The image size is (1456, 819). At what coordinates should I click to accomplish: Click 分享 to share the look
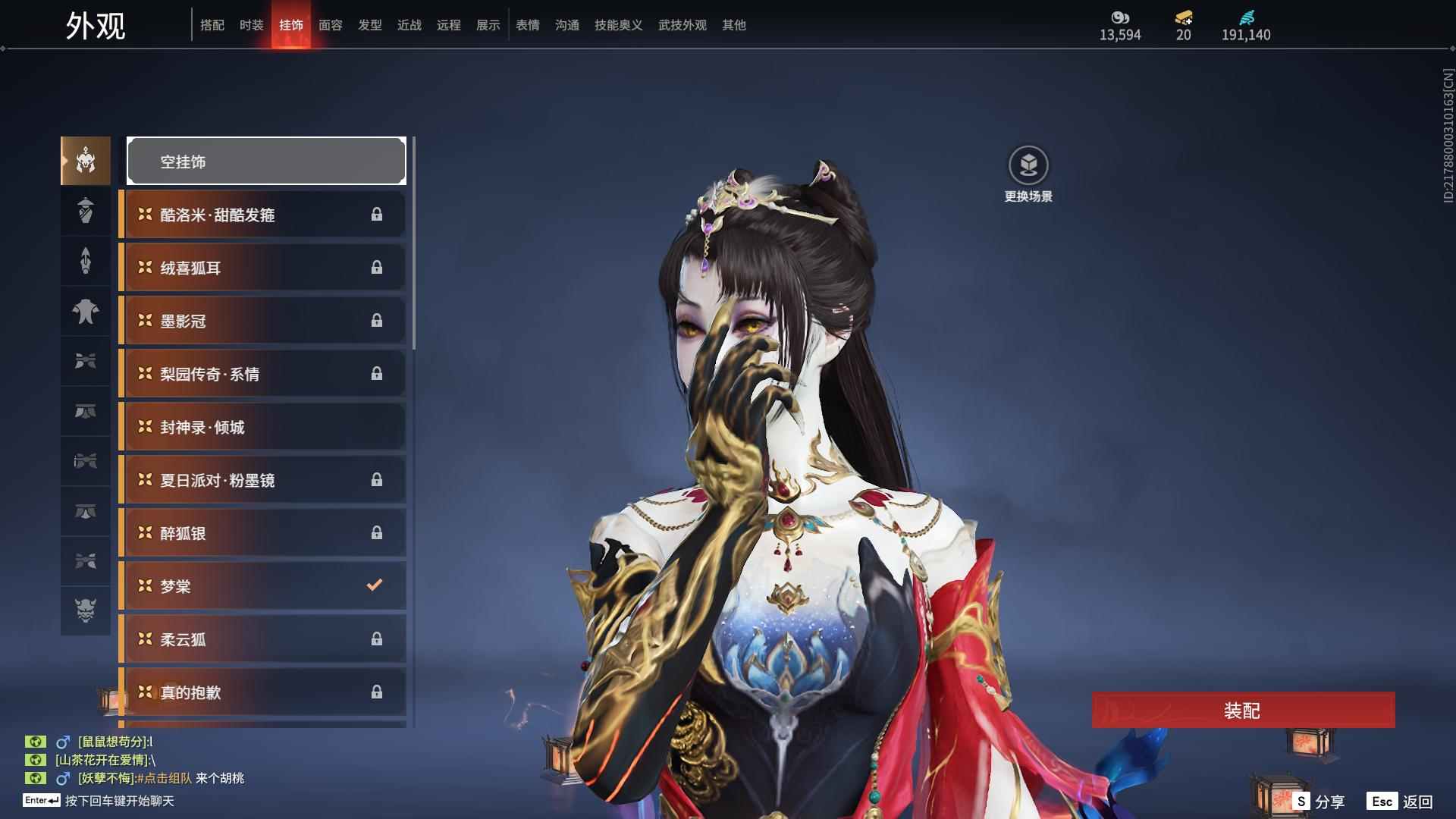pos(1319,802)
